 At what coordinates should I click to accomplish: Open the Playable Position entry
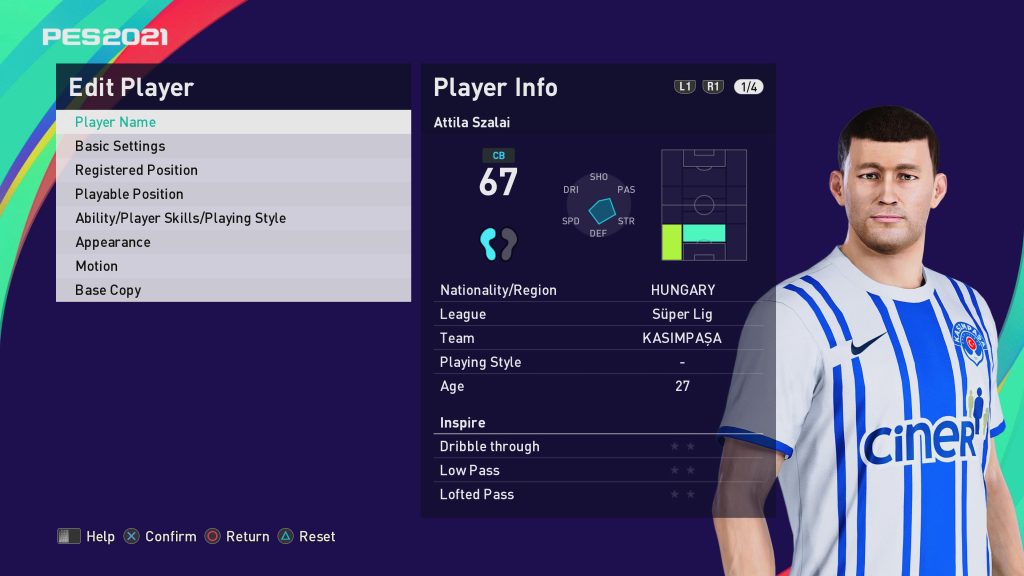click(232, 194)
